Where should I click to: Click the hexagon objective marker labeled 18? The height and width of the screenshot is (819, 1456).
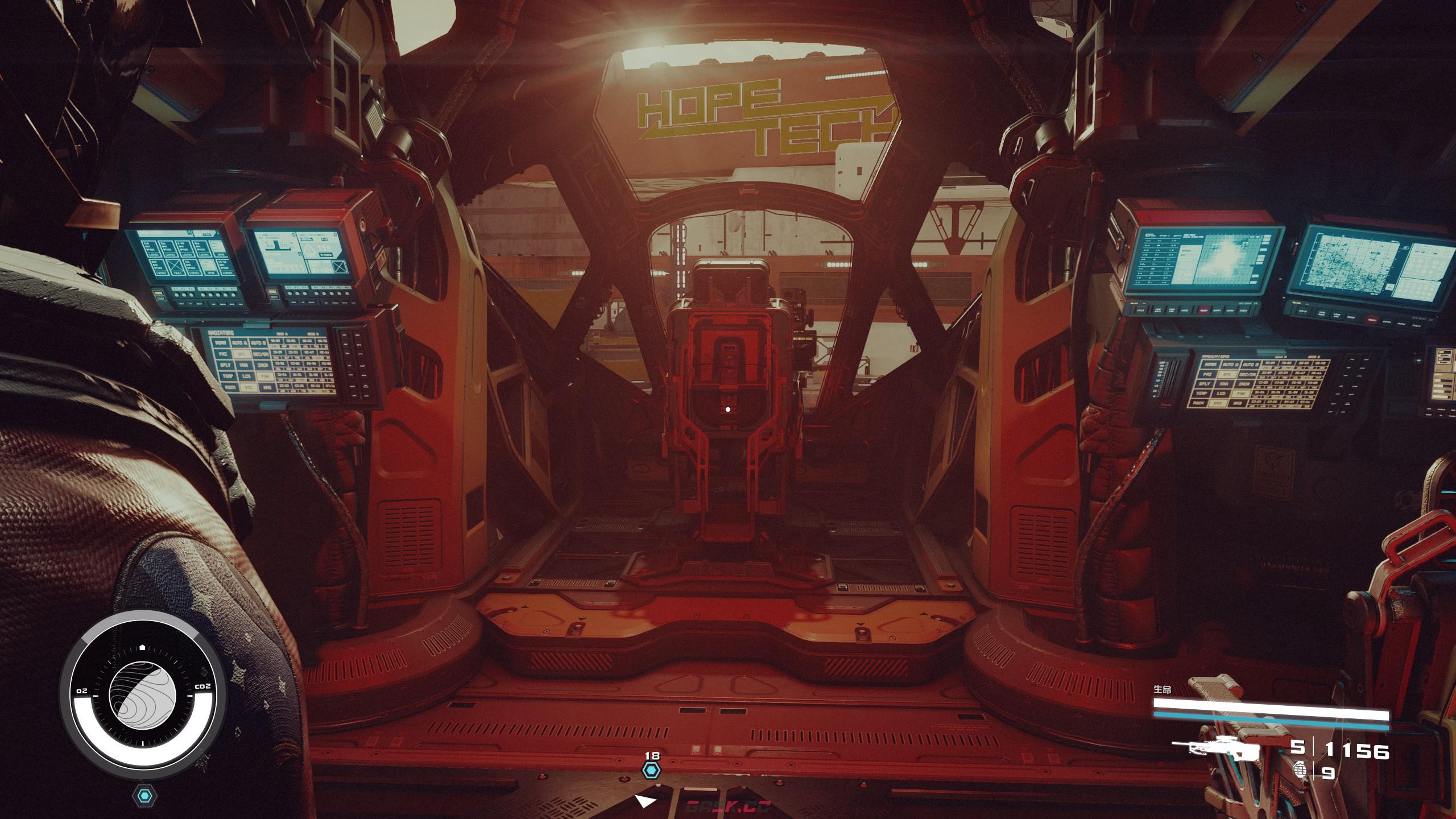[652, 770]
